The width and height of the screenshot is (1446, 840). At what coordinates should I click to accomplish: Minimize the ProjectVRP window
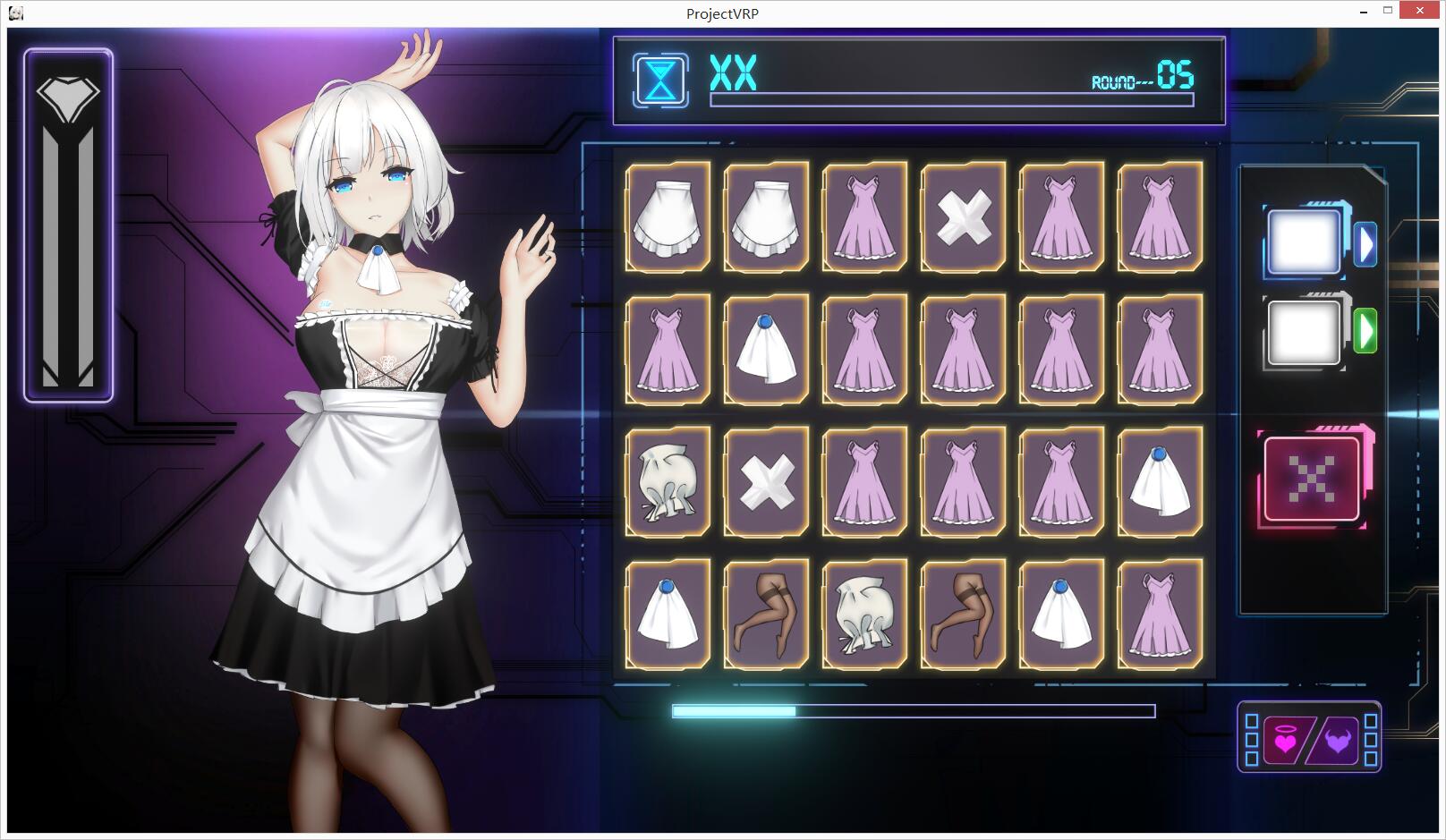coord(1364,12)
